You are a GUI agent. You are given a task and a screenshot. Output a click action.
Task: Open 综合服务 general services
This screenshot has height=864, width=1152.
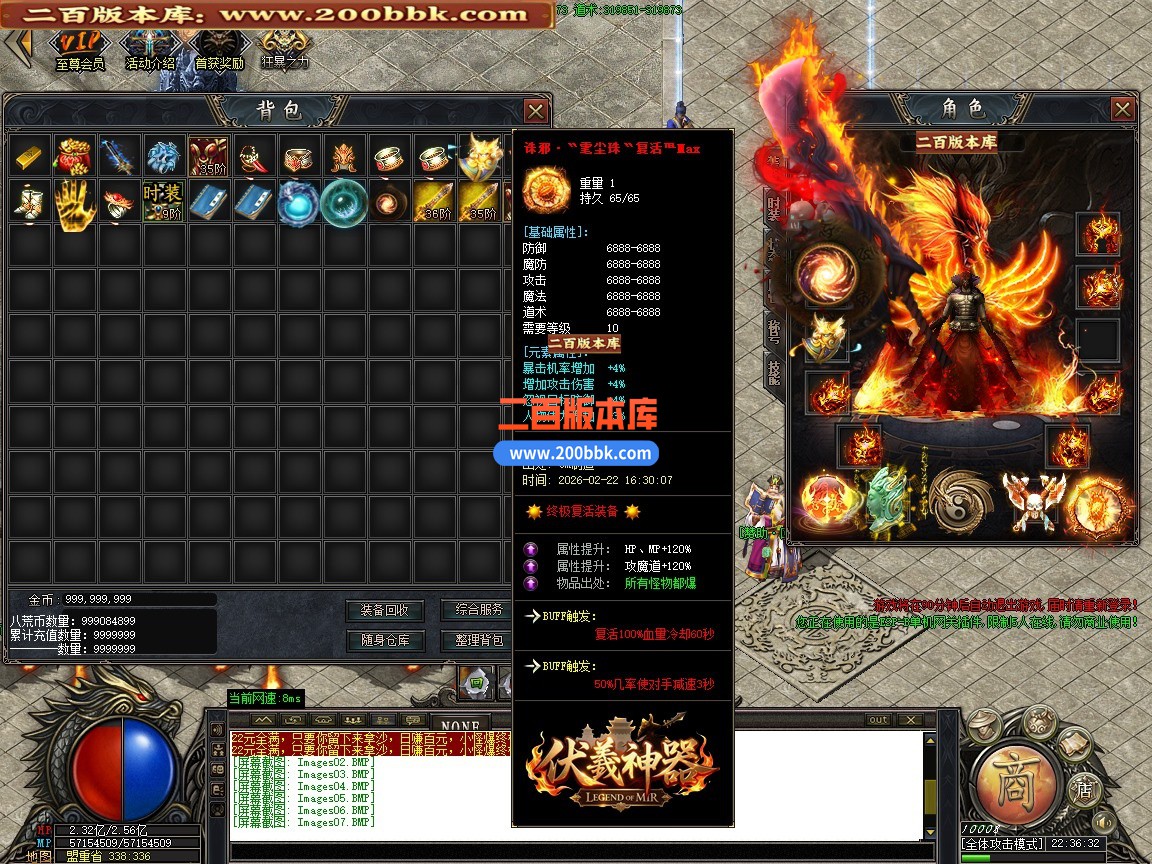tap(479, 610)
